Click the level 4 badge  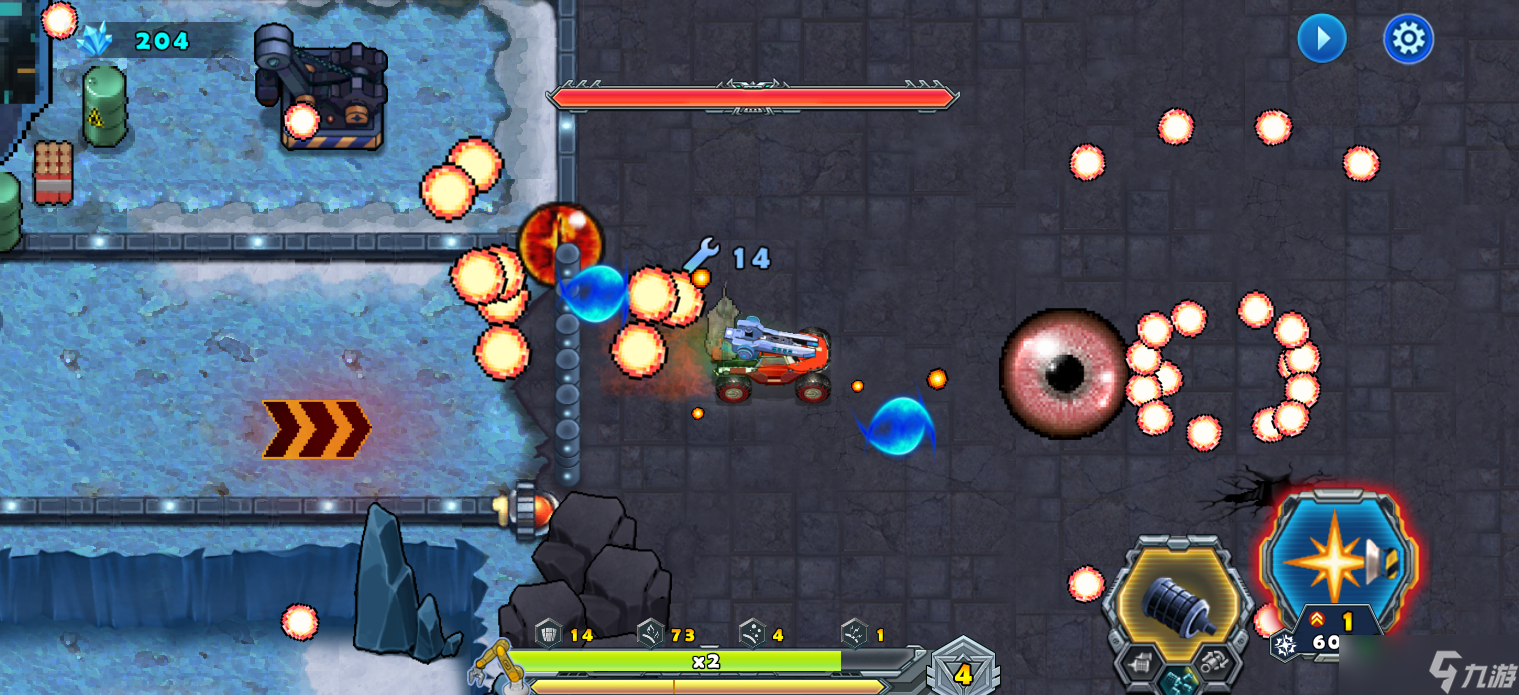point(962,672)
